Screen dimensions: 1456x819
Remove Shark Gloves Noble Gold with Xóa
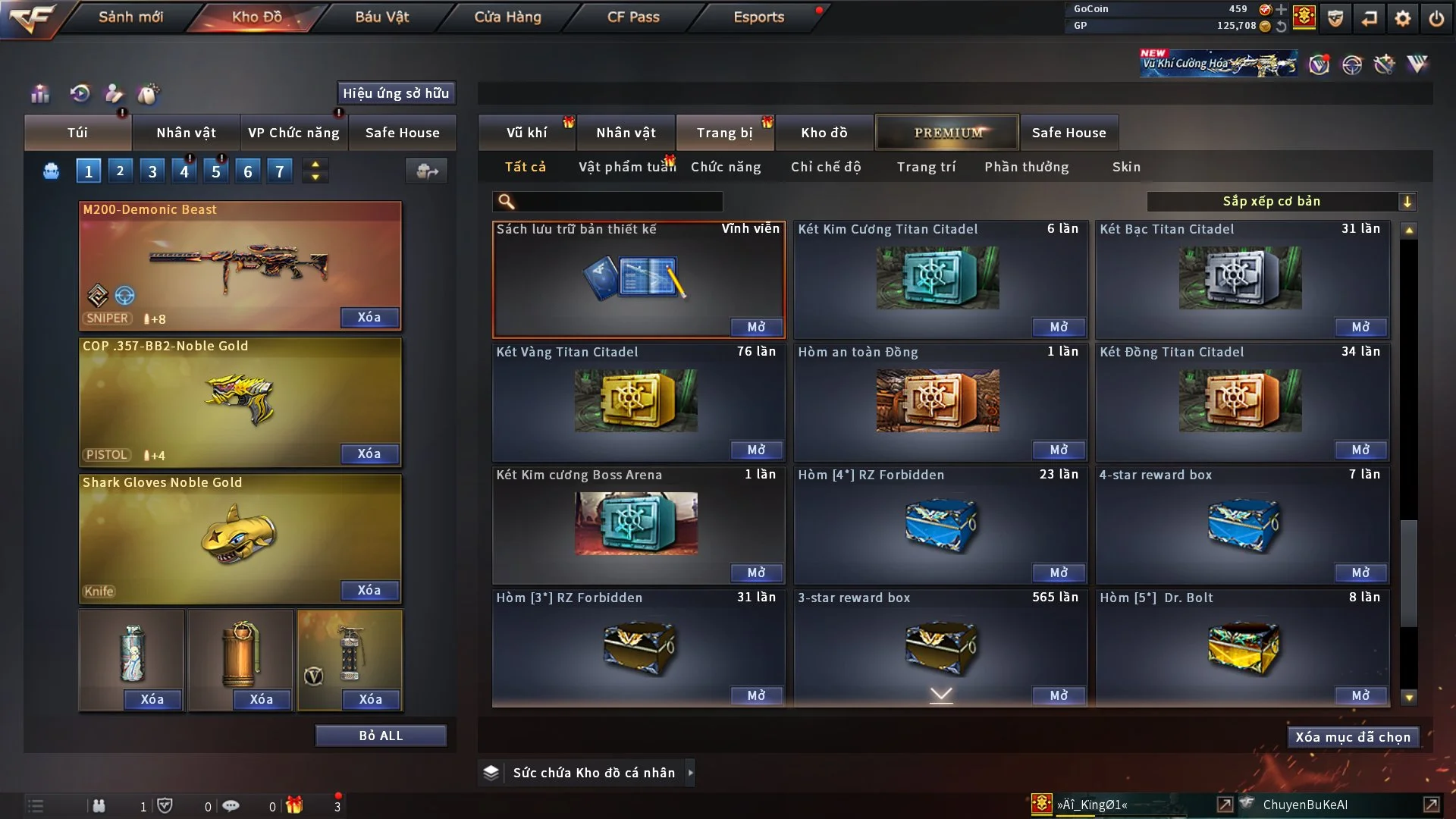click(x=369, y=590)
